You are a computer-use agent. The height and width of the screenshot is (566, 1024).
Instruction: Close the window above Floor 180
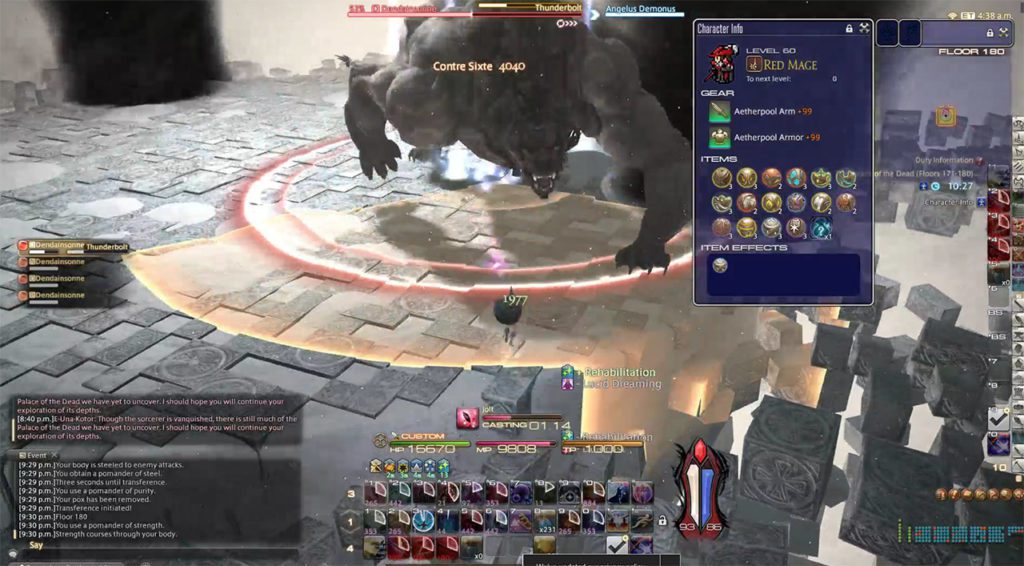tap(1002, 32)
